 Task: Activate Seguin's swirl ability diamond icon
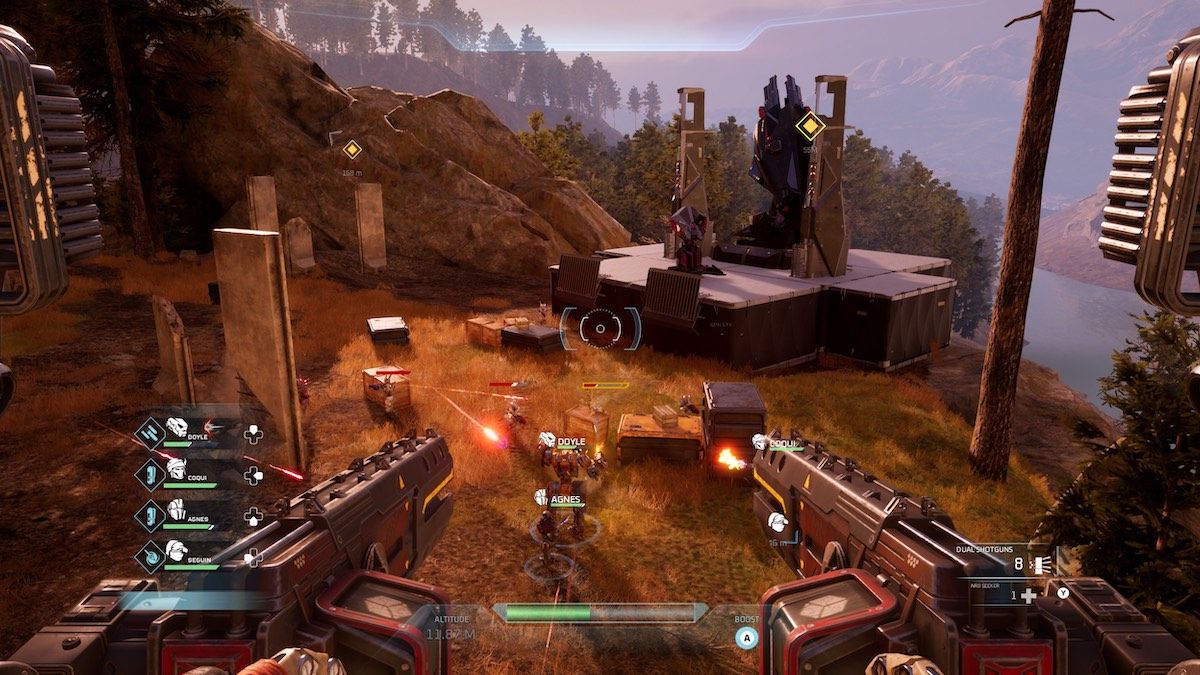pyautogui.click(x=150, y=555)
